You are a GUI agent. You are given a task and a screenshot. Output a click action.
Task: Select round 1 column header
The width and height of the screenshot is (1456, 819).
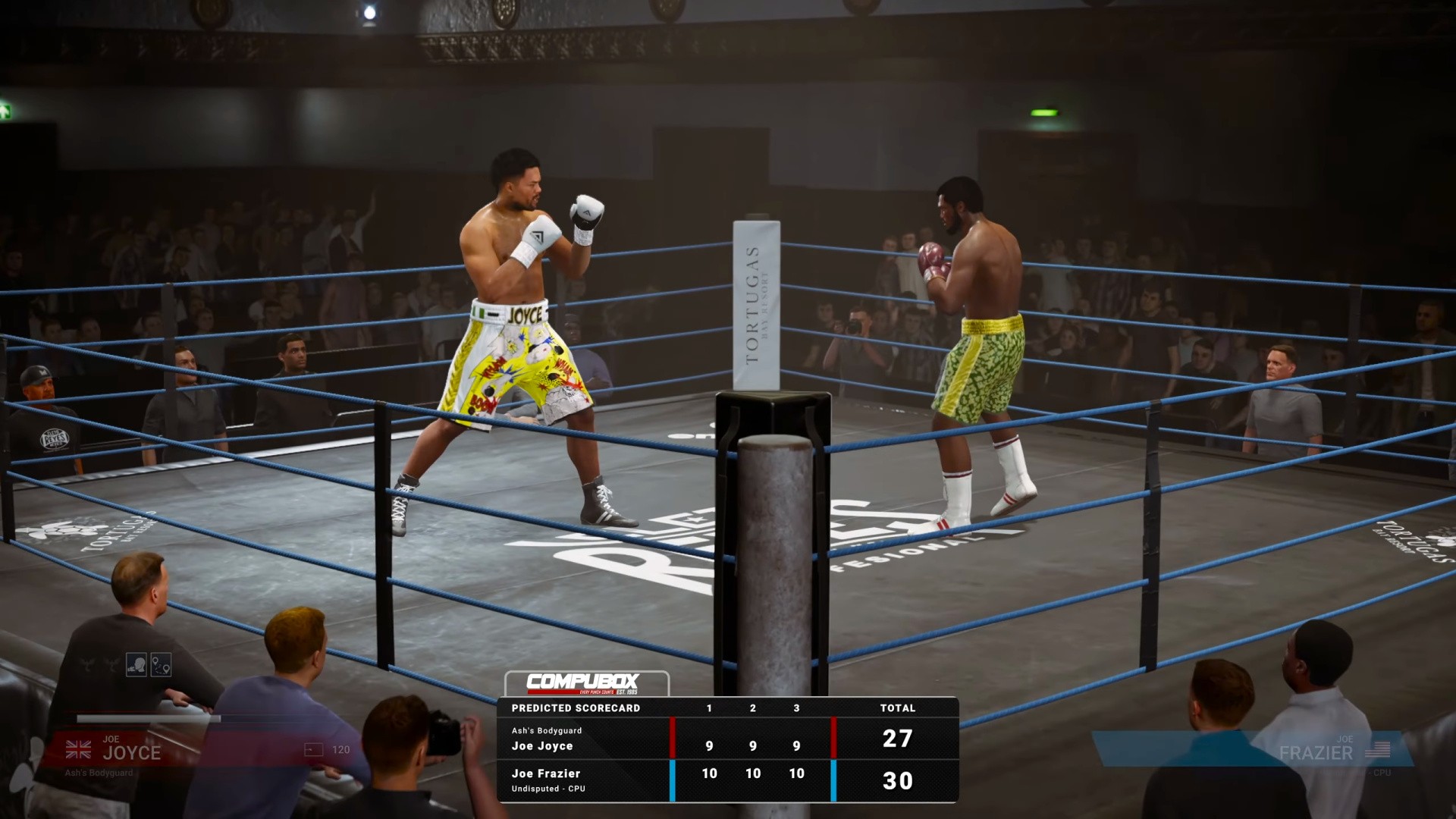click(x=708, y=708)
